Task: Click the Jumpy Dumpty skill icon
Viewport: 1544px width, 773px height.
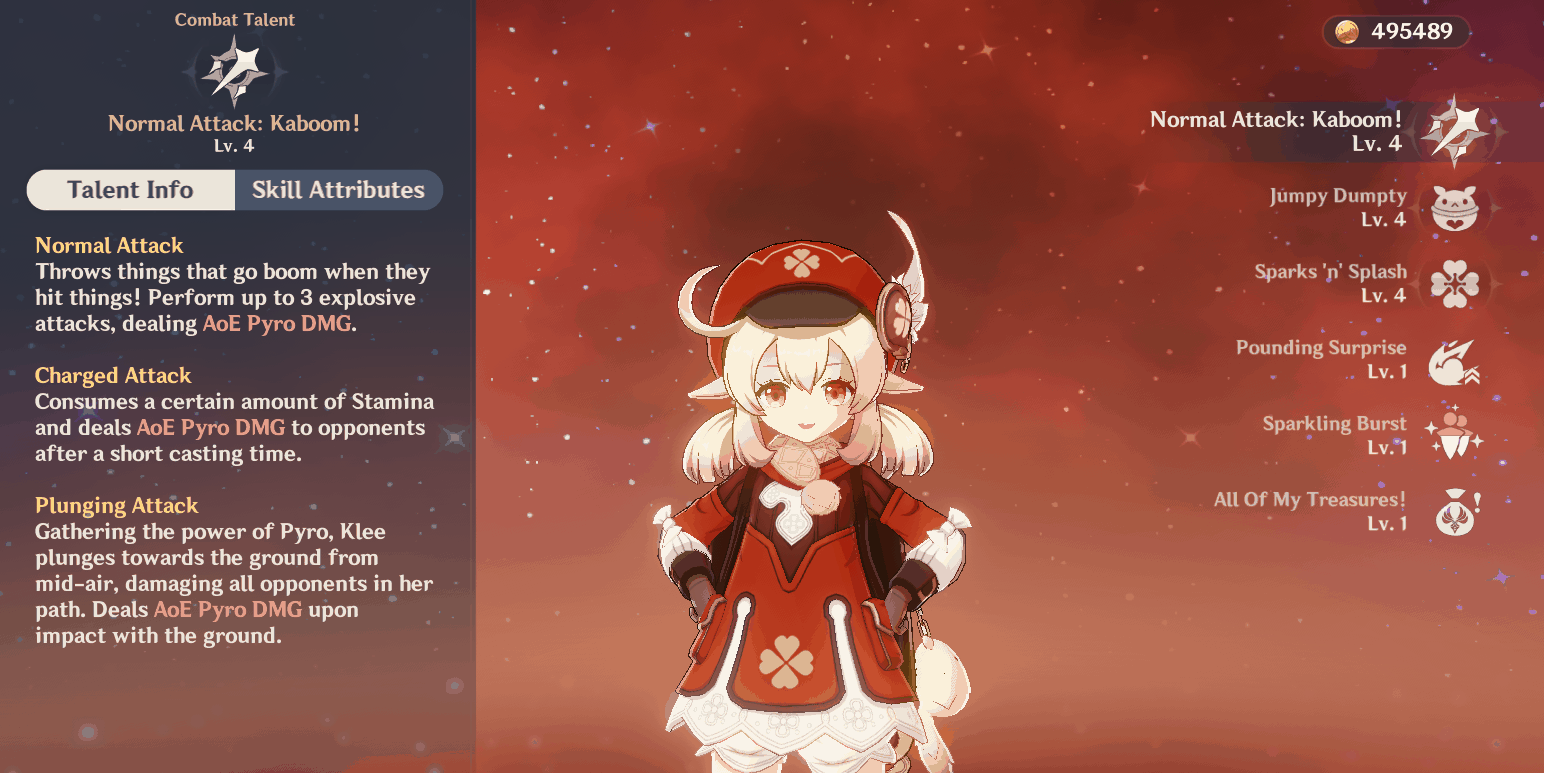Action: pos(1456,207)
